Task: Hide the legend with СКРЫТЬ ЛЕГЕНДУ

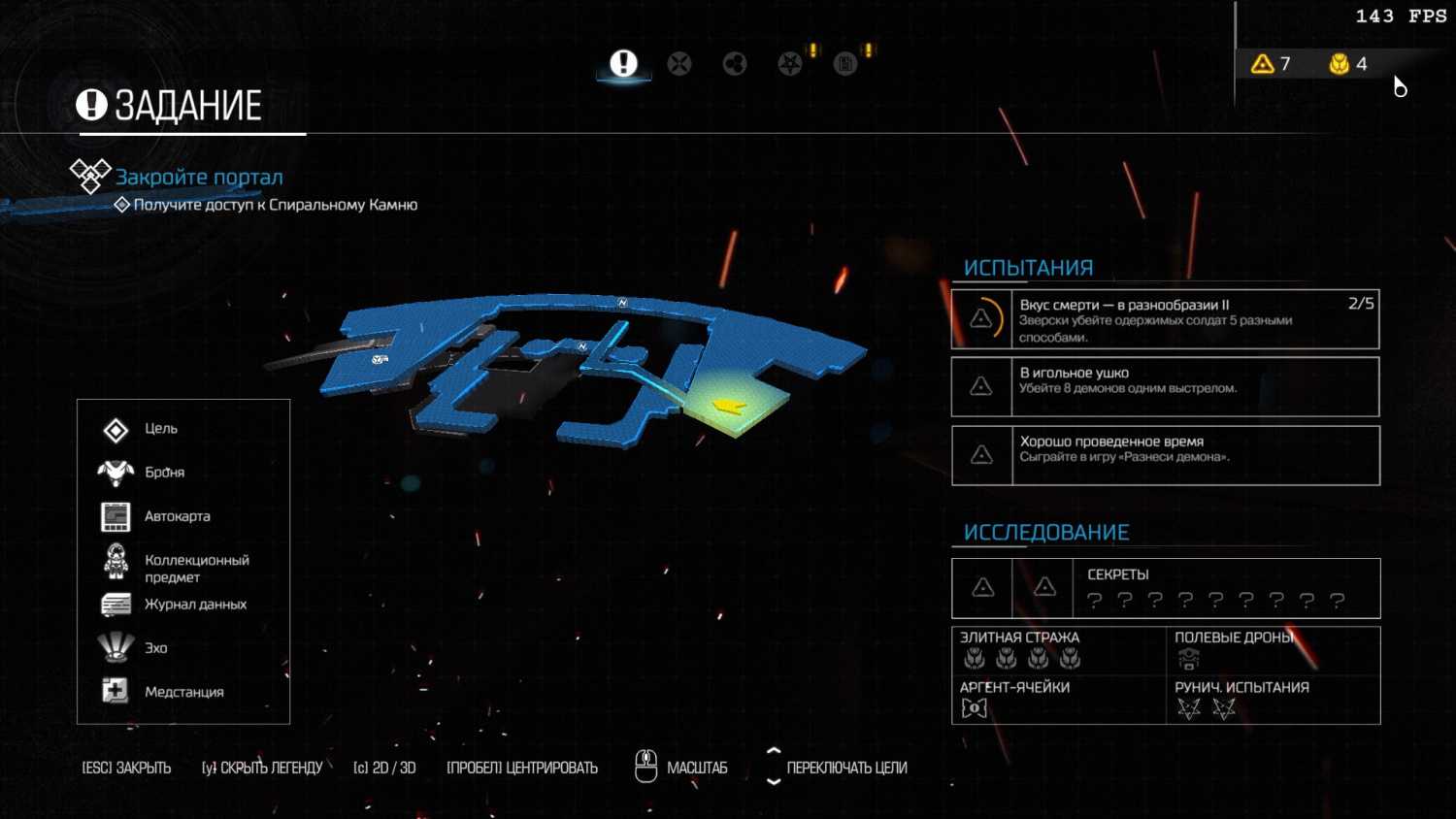Action: [262, 768]
